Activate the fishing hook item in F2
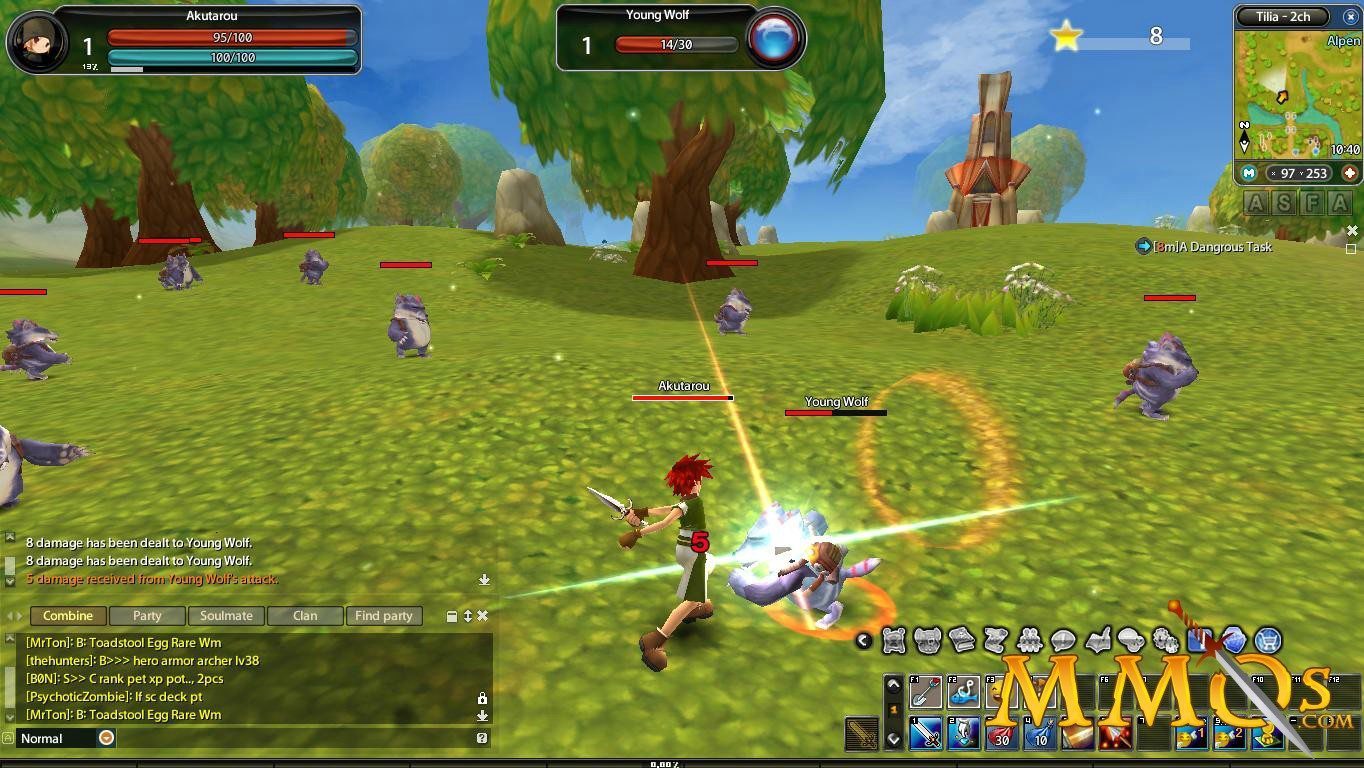 click(x=964, y=692)
